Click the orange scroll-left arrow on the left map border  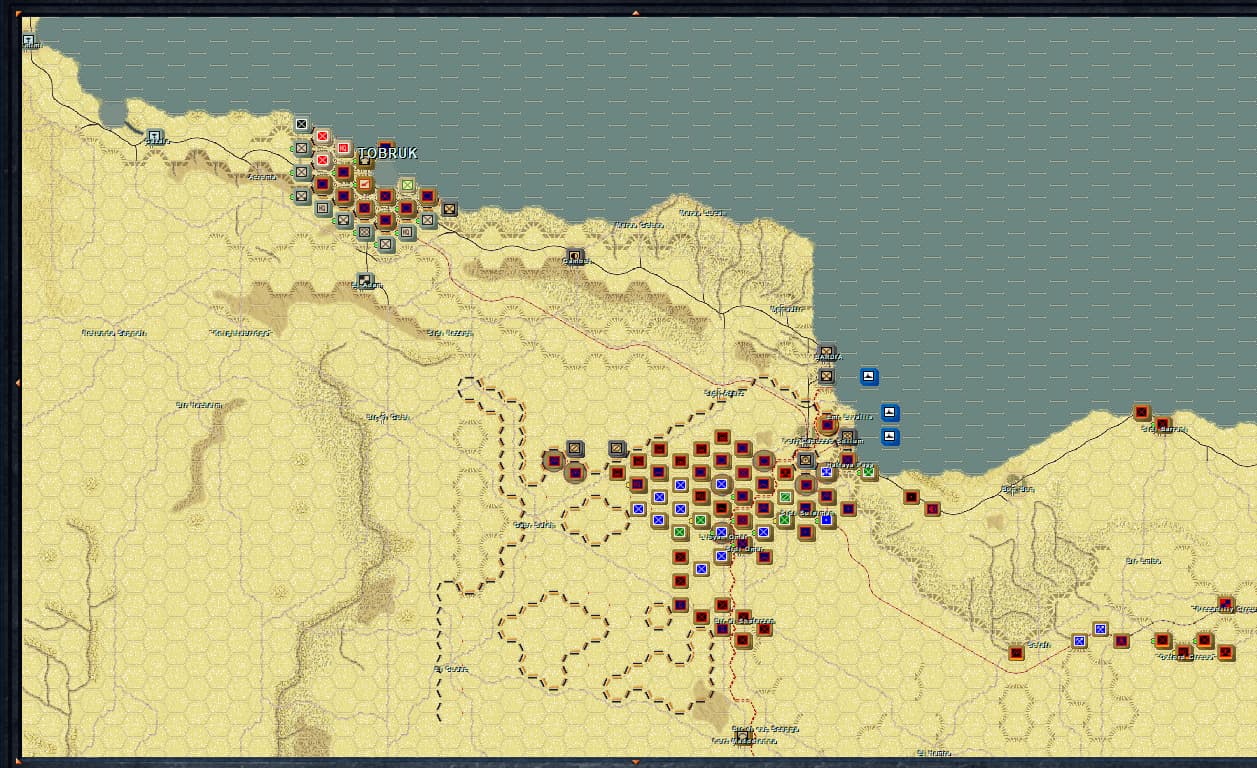pos(17,383)
